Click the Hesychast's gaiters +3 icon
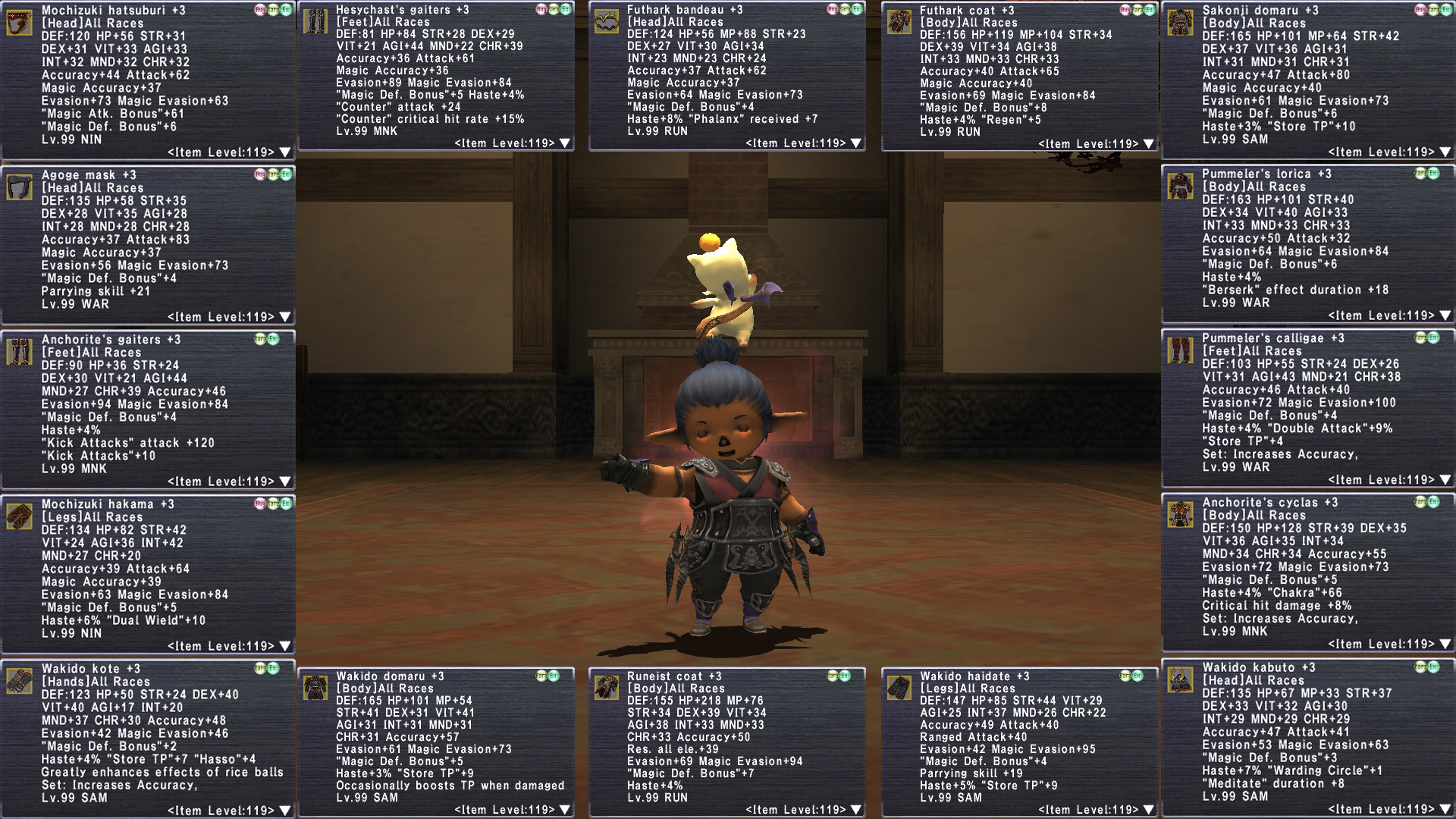 click(315, 21)
